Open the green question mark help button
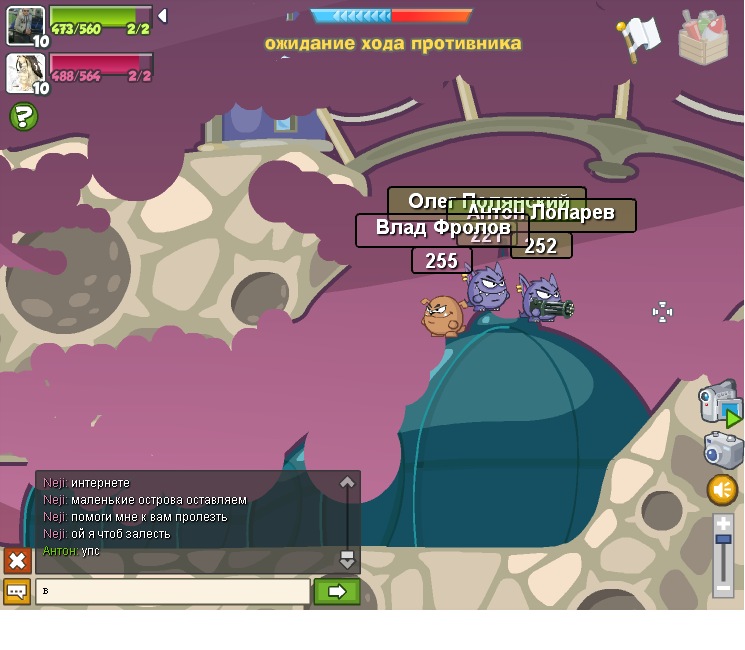Image resolution: width=745 pixels, height=650 pixels. 24,117
